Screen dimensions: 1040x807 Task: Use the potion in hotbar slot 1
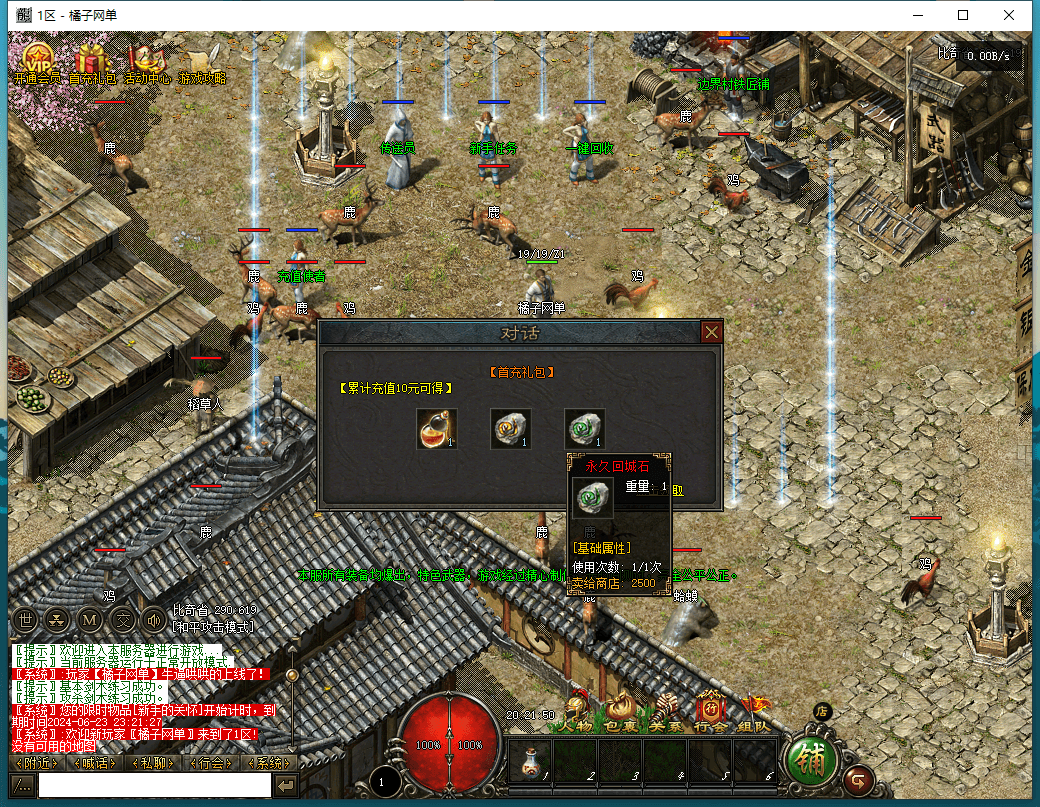(528, 763)
